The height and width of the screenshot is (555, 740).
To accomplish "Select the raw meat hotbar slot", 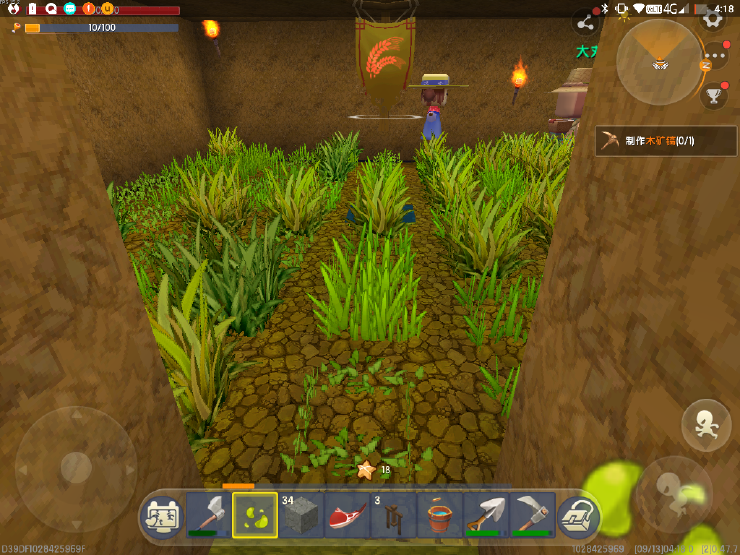I will pos(347,514).
